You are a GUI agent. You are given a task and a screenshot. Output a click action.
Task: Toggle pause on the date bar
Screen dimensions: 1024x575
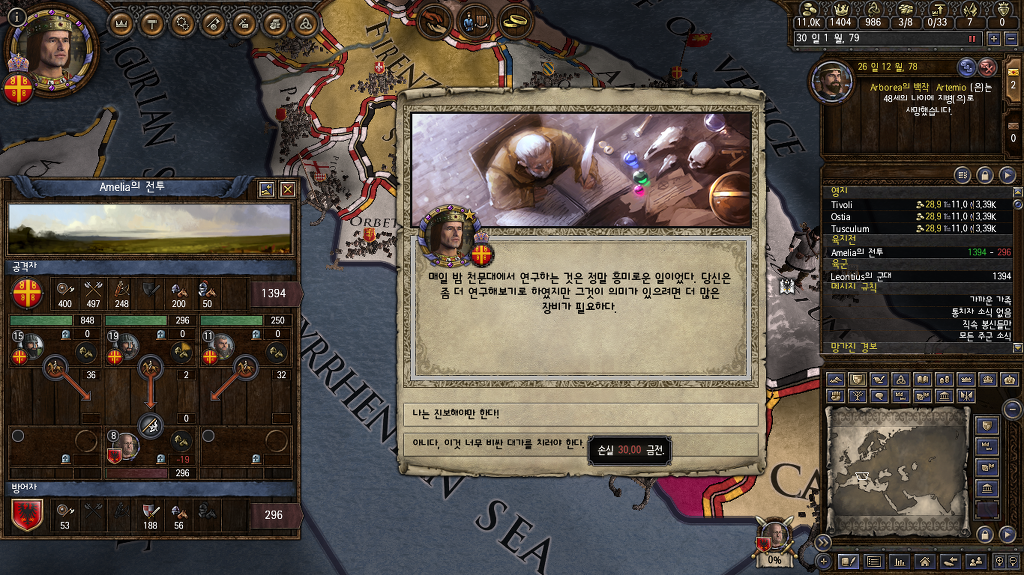coord(971,38)
